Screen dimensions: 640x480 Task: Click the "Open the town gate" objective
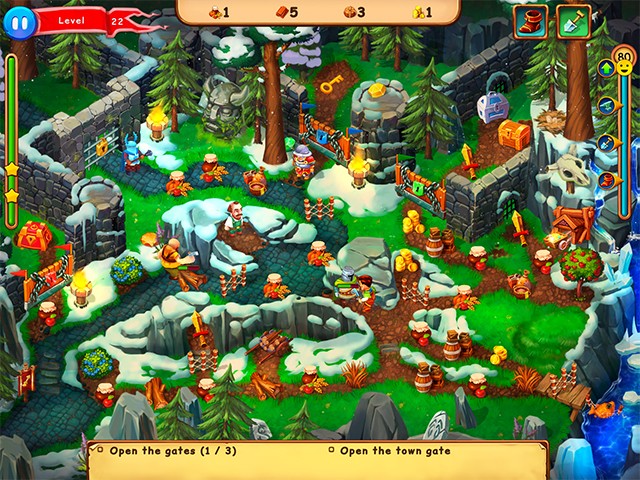pos(394,450)
